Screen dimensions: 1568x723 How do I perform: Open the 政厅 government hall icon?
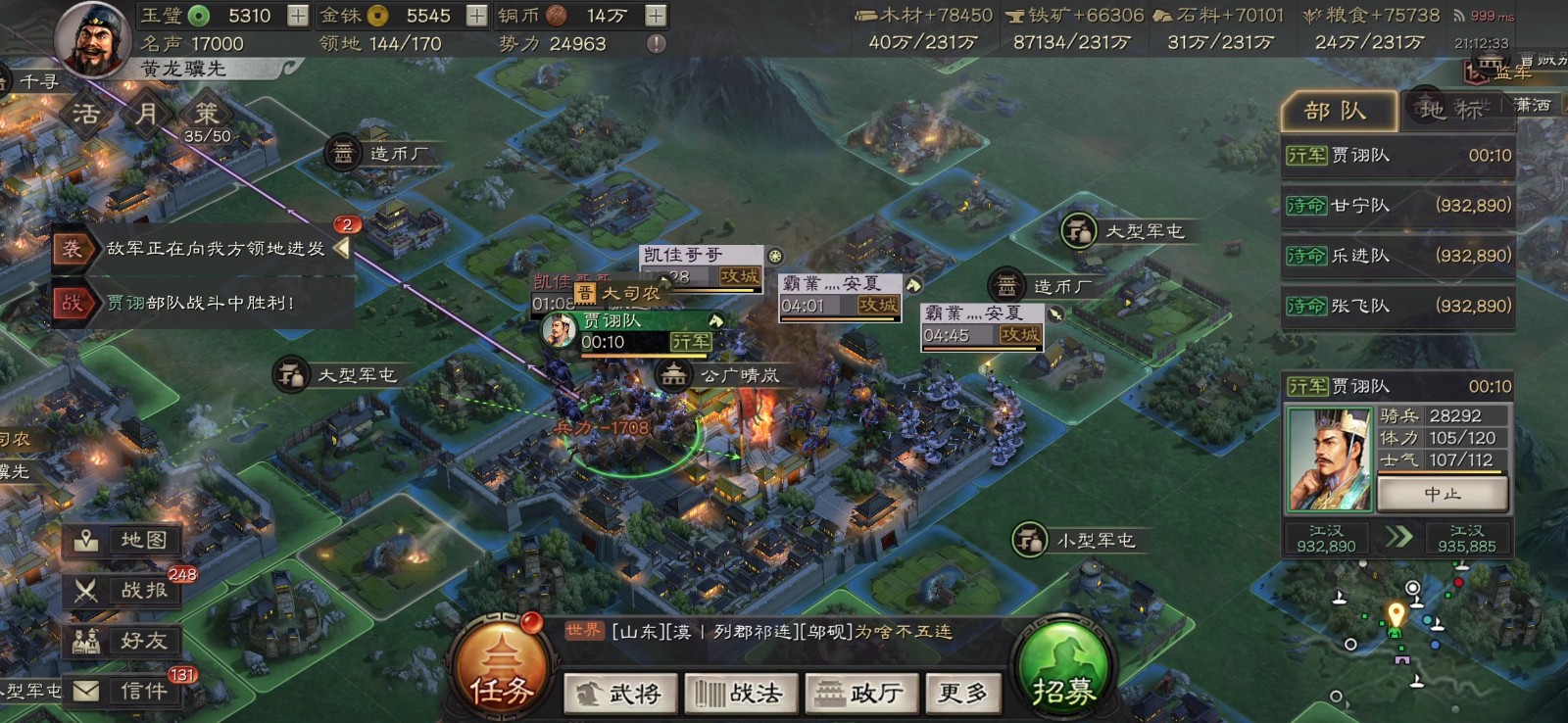point(860,693)
